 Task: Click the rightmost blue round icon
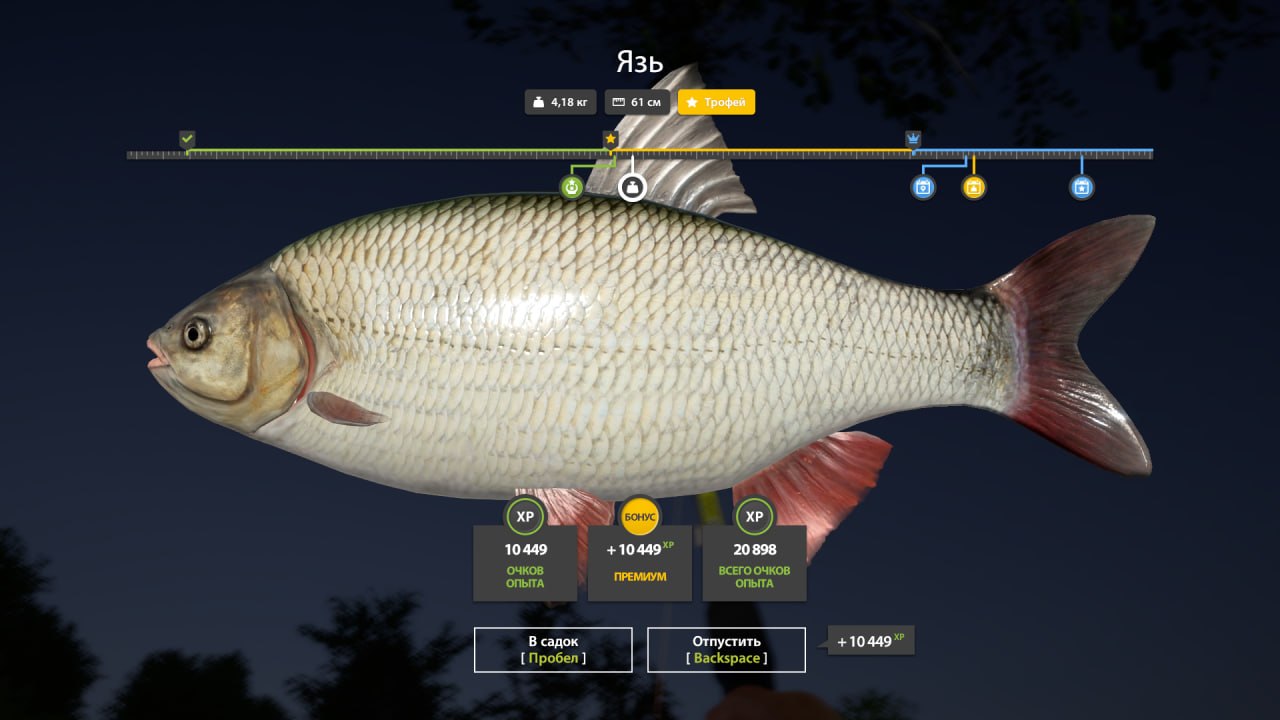point(1081,187)
